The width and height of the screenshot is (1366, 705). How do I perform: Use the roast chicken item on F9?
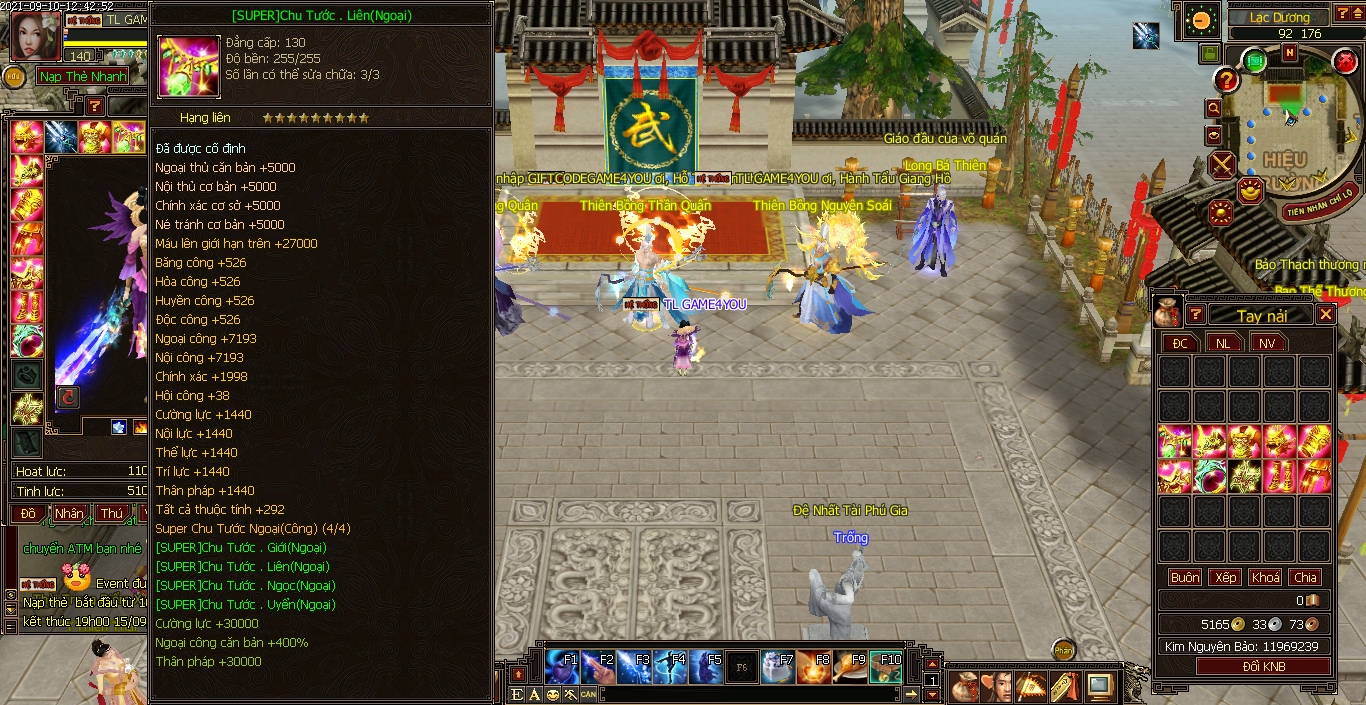click(850, 666)
